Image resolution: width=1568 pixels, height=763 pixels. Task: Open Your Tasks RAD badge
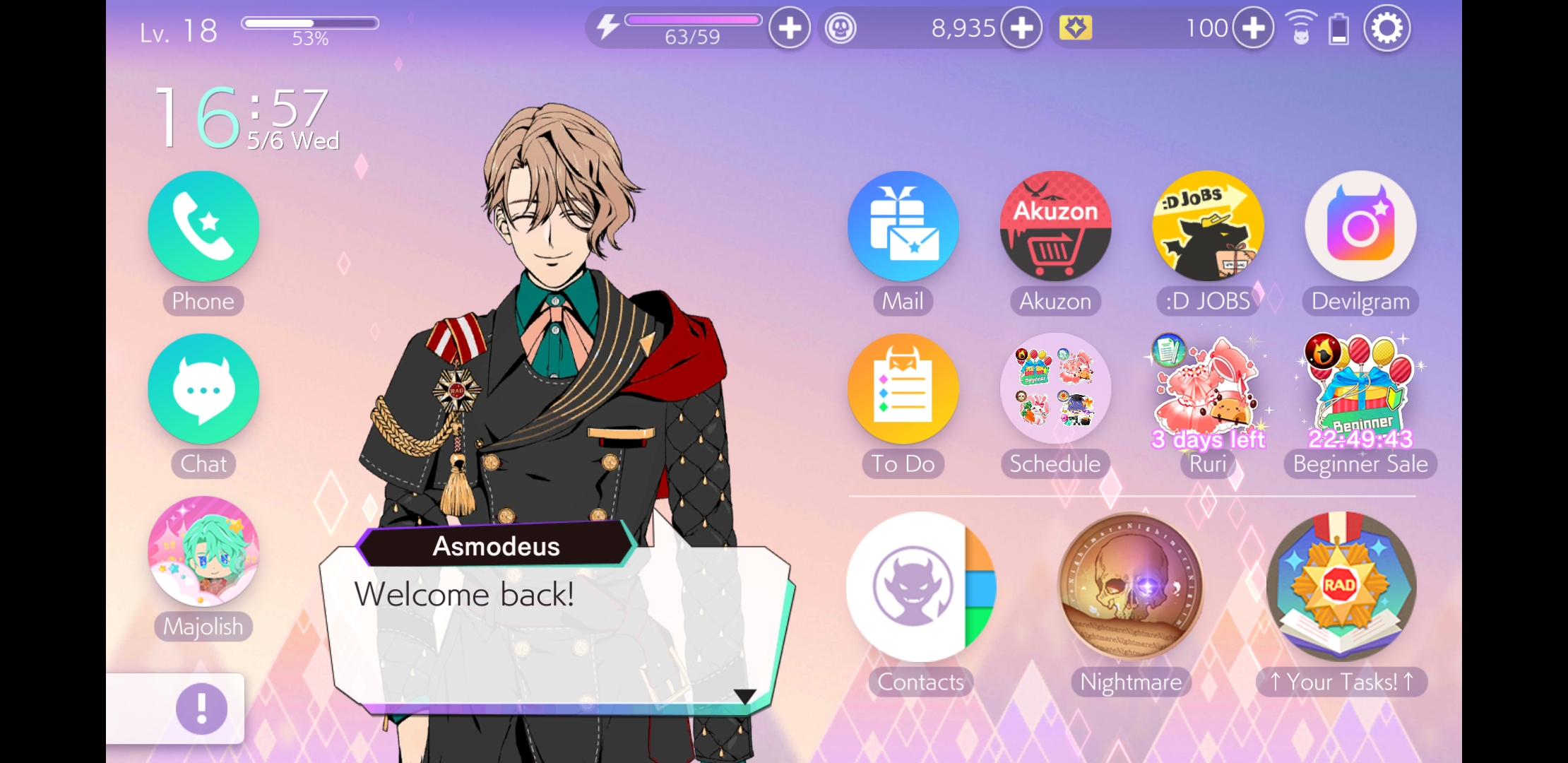[x=1341, y=587]
